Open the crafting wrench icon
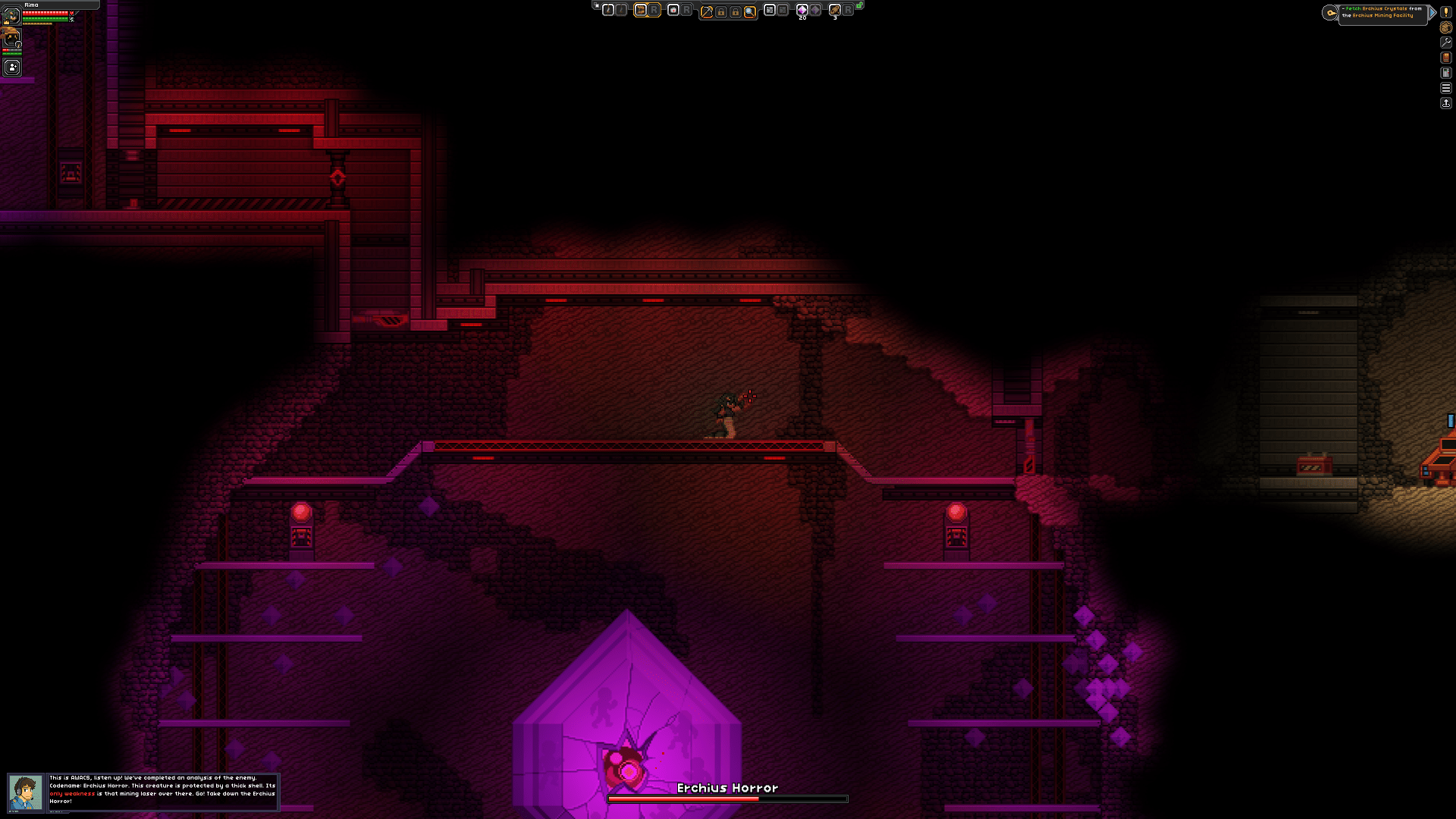This screenshot has width=1456, height=819. pyautogui.click(x=1446, y=42)
